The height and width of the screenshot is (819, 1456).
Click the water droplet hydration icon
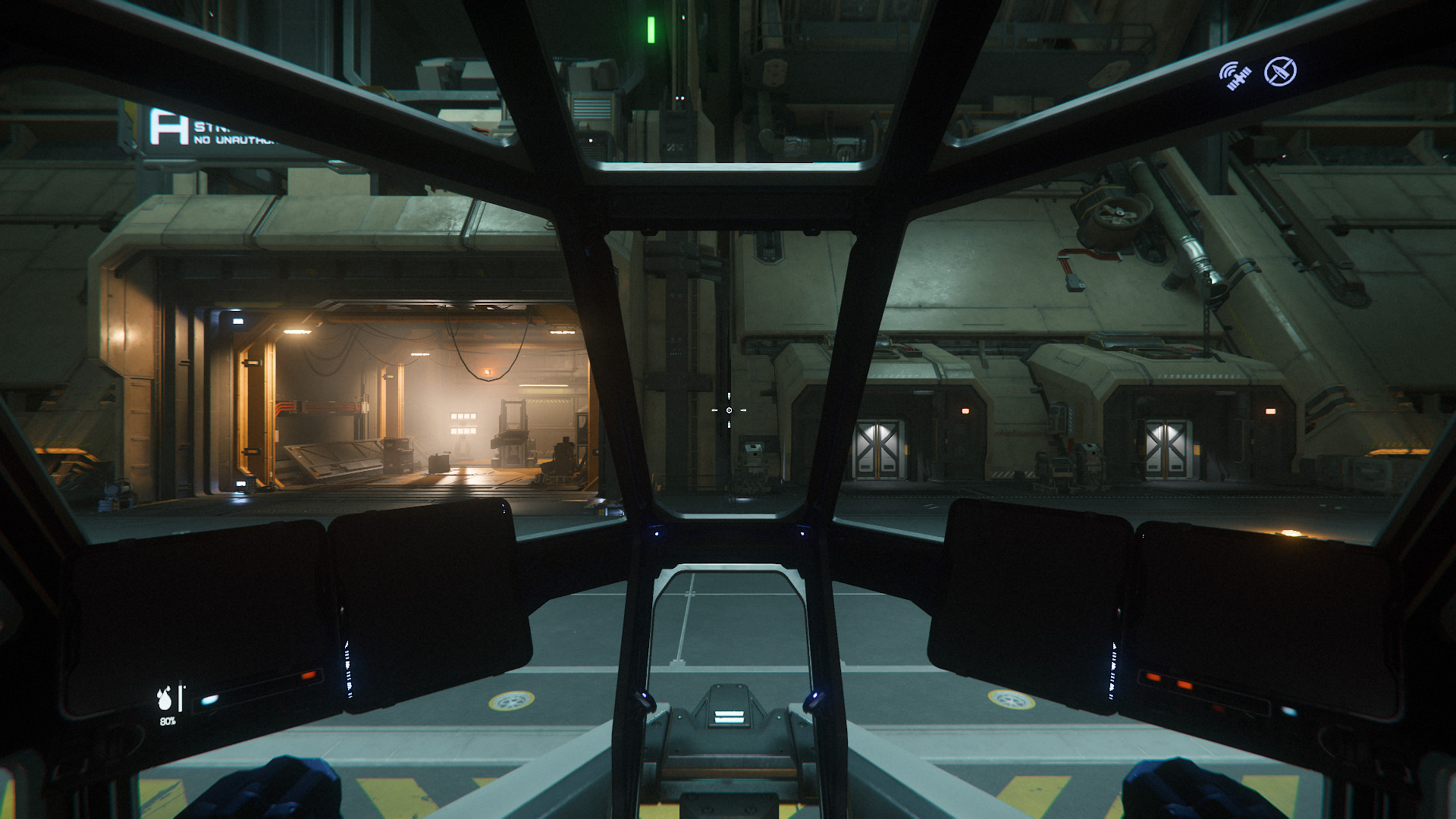tap(165, 698)
